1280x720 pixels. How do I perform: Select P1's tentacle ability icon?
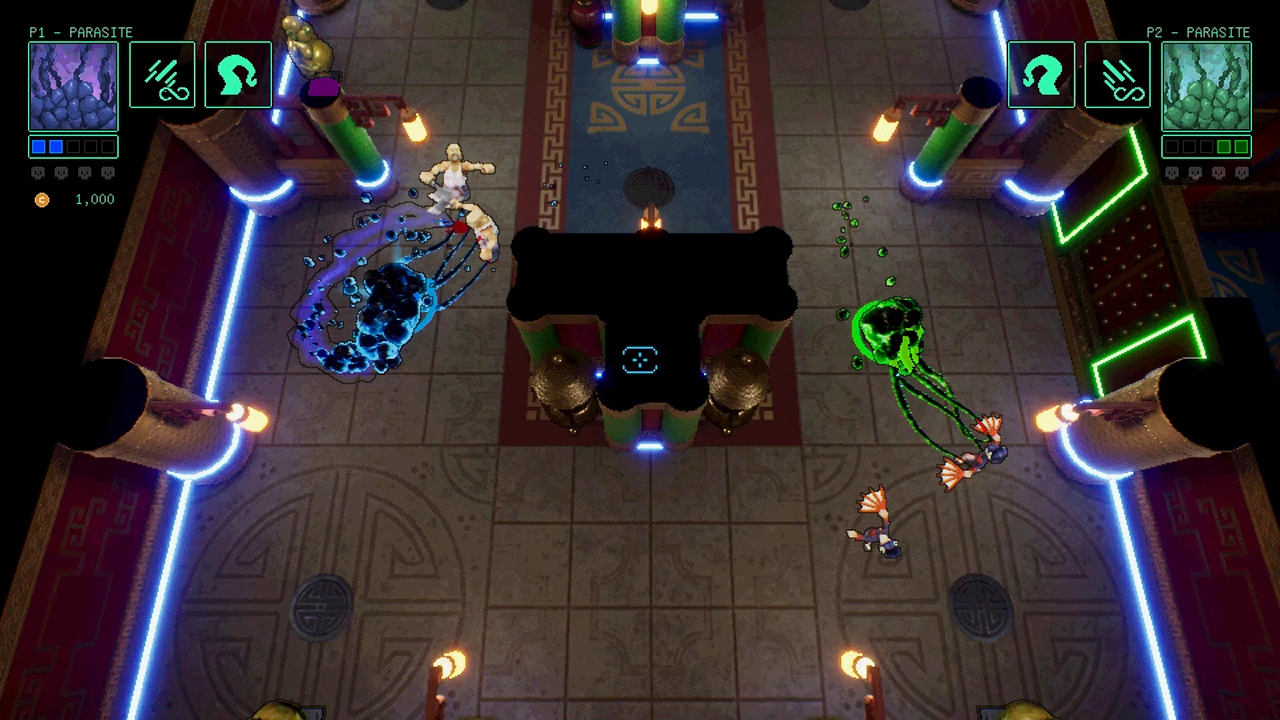(x=238, y=74)
